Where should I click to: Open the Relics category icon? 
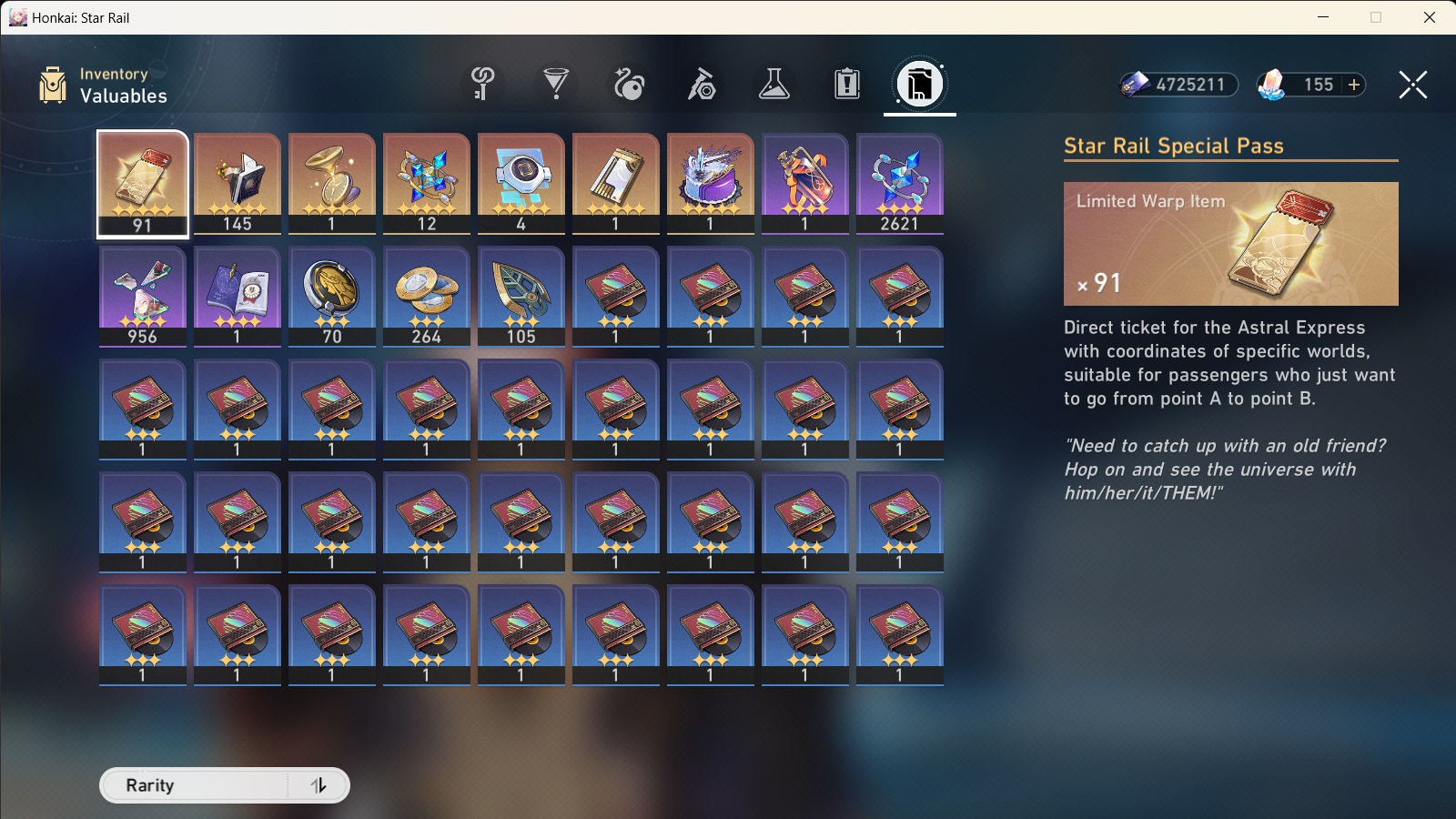point(628,84)
